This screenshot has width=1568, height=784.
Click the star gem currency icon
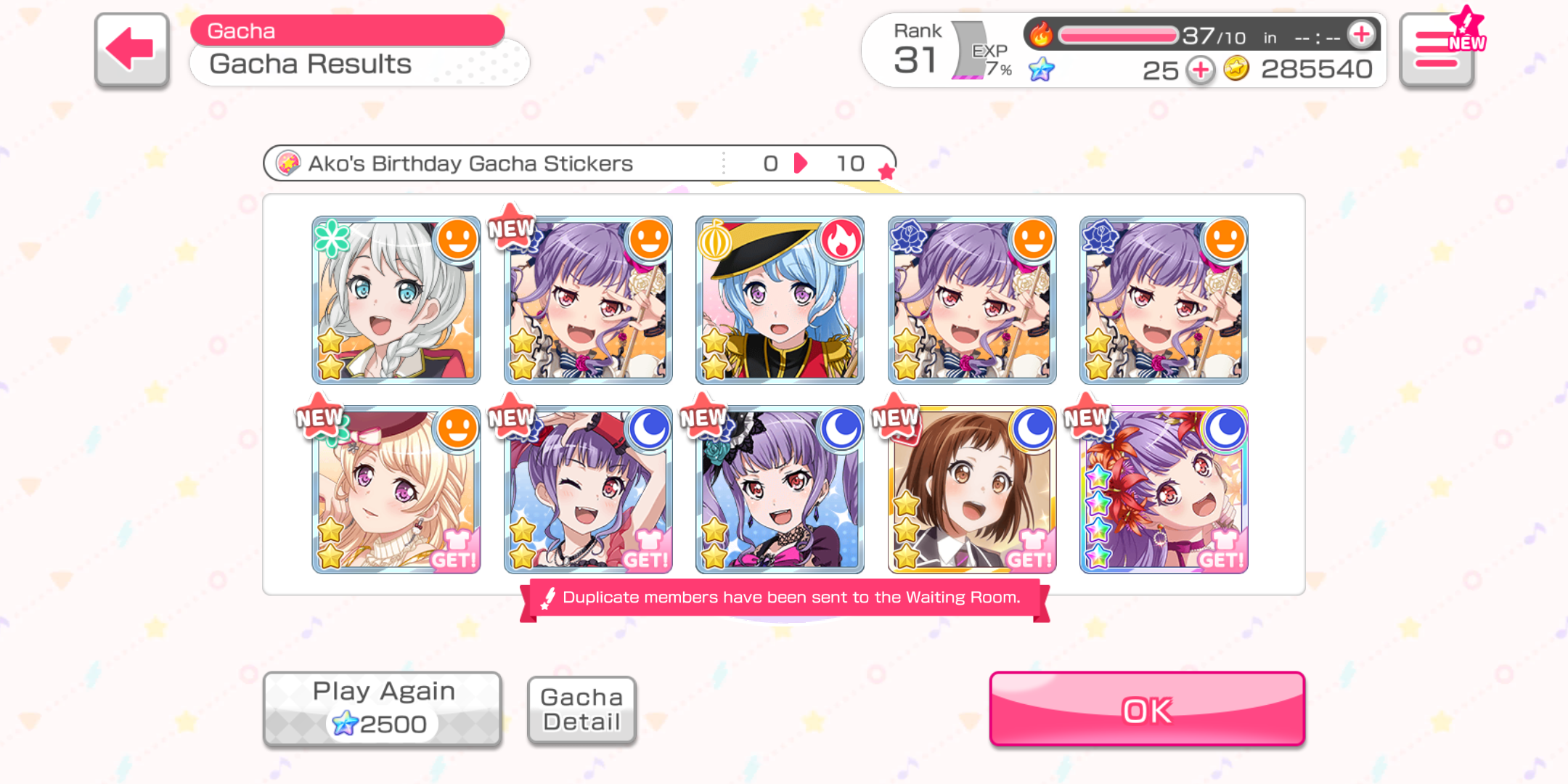tap(1043, 70)
